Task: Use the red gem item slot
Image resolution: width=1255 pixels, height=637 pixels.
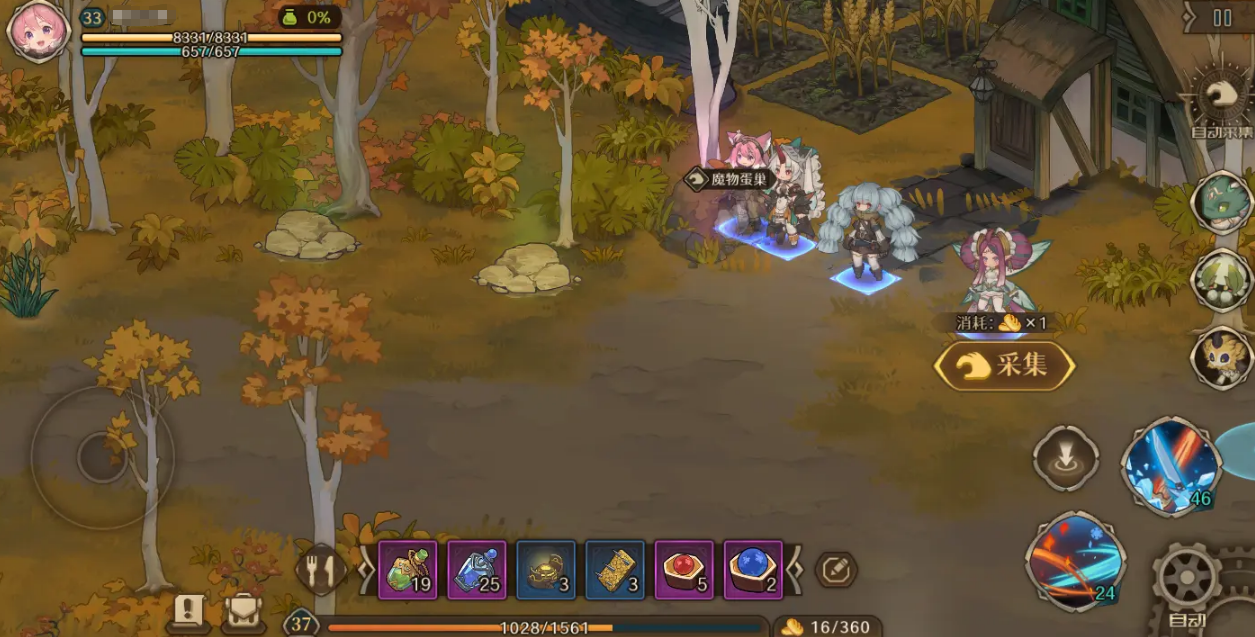Action: (684, 570)
